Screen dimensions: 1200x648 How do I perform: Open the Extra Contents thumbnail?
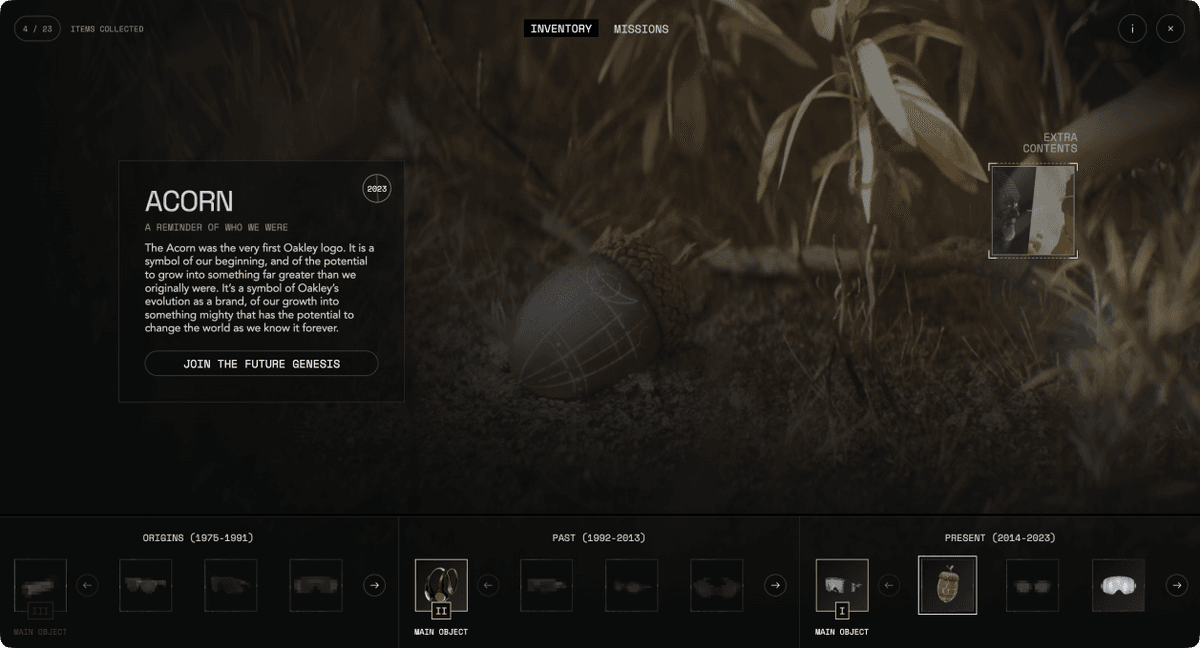[x=1033, y=212]
